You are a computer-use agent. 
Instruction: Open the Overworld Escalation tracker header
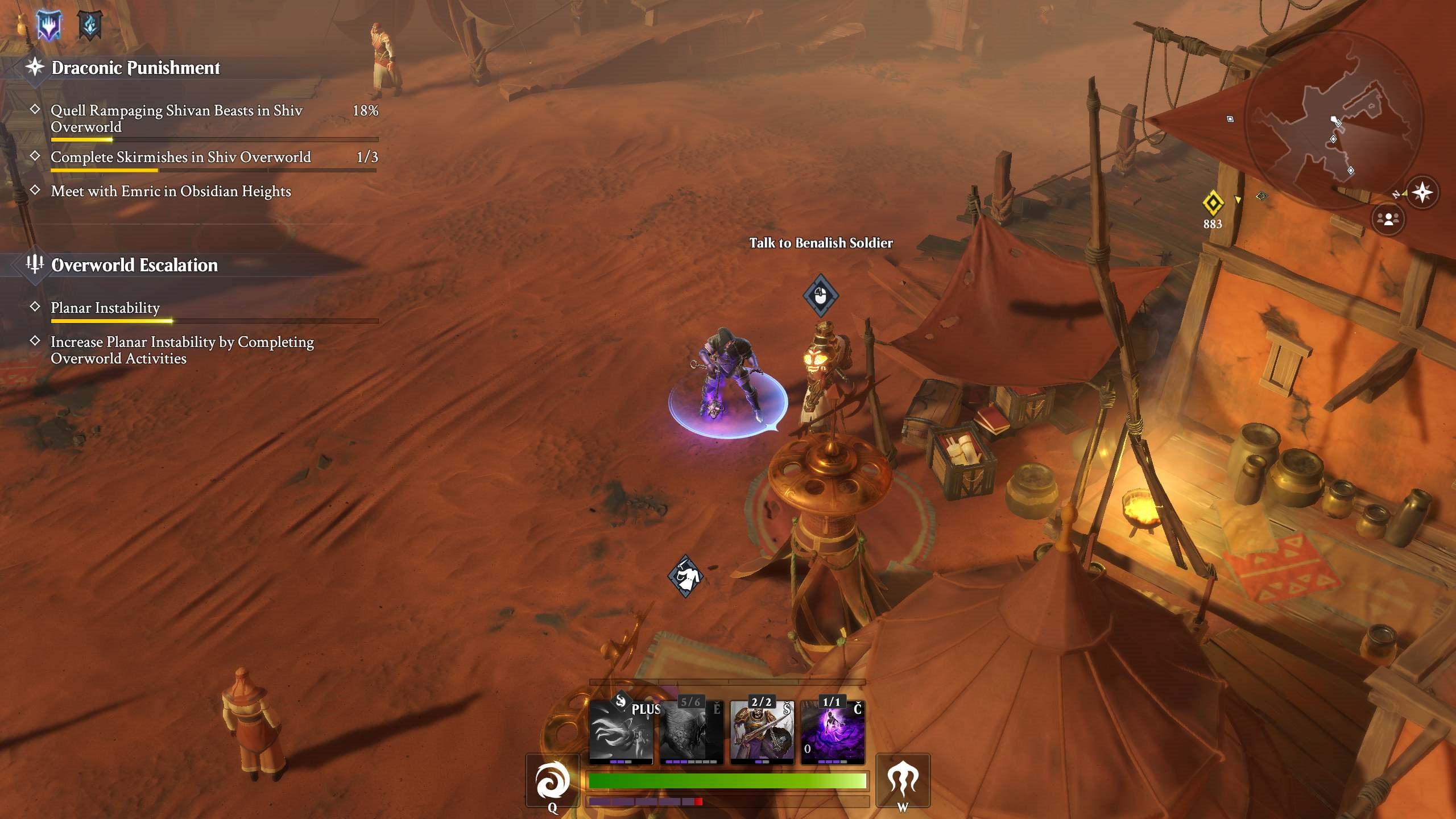point(134,265)
